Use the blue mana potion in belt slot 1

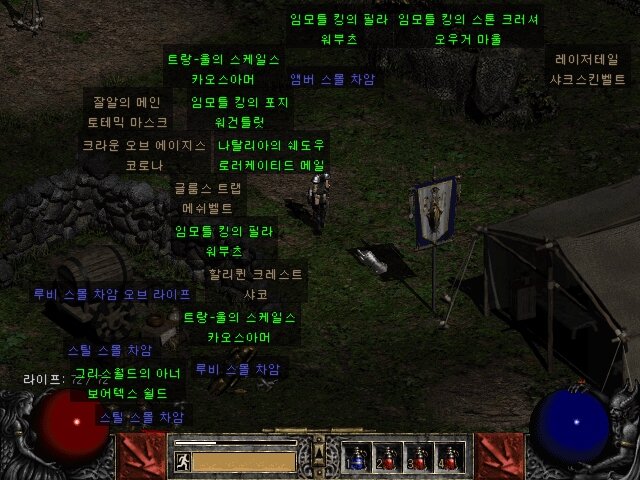coord(358,457)
